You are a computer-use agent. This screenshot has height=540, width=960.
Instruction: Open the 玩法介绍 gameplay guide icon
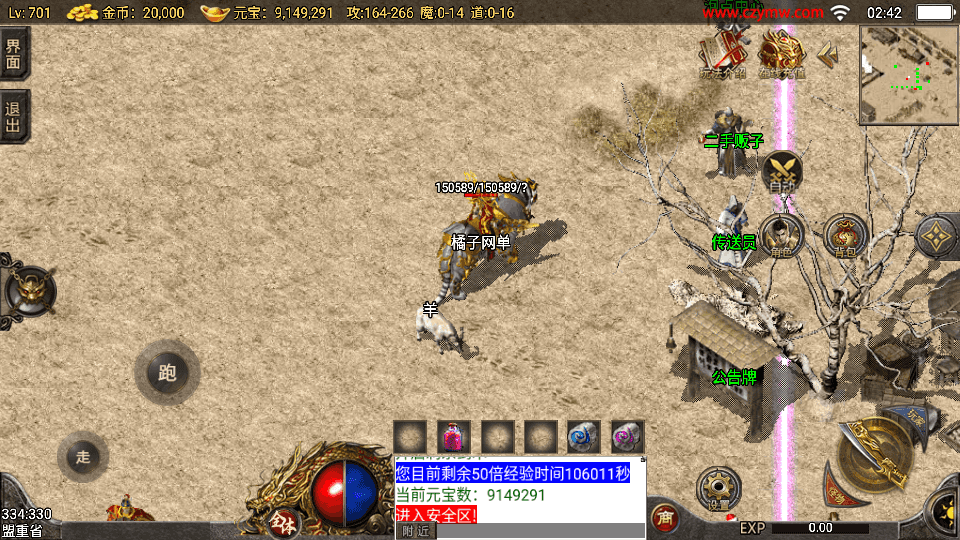[x=723, y=54]
